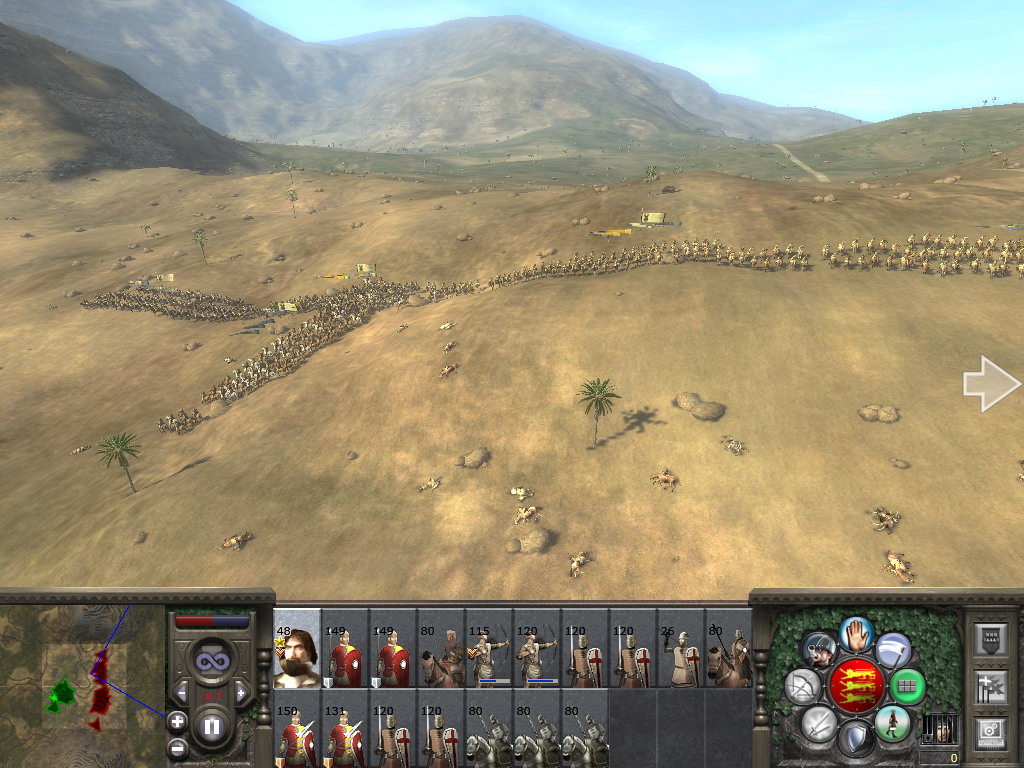
Task: Order withdrawal using the white flag icon
Action: pos(893,649)
